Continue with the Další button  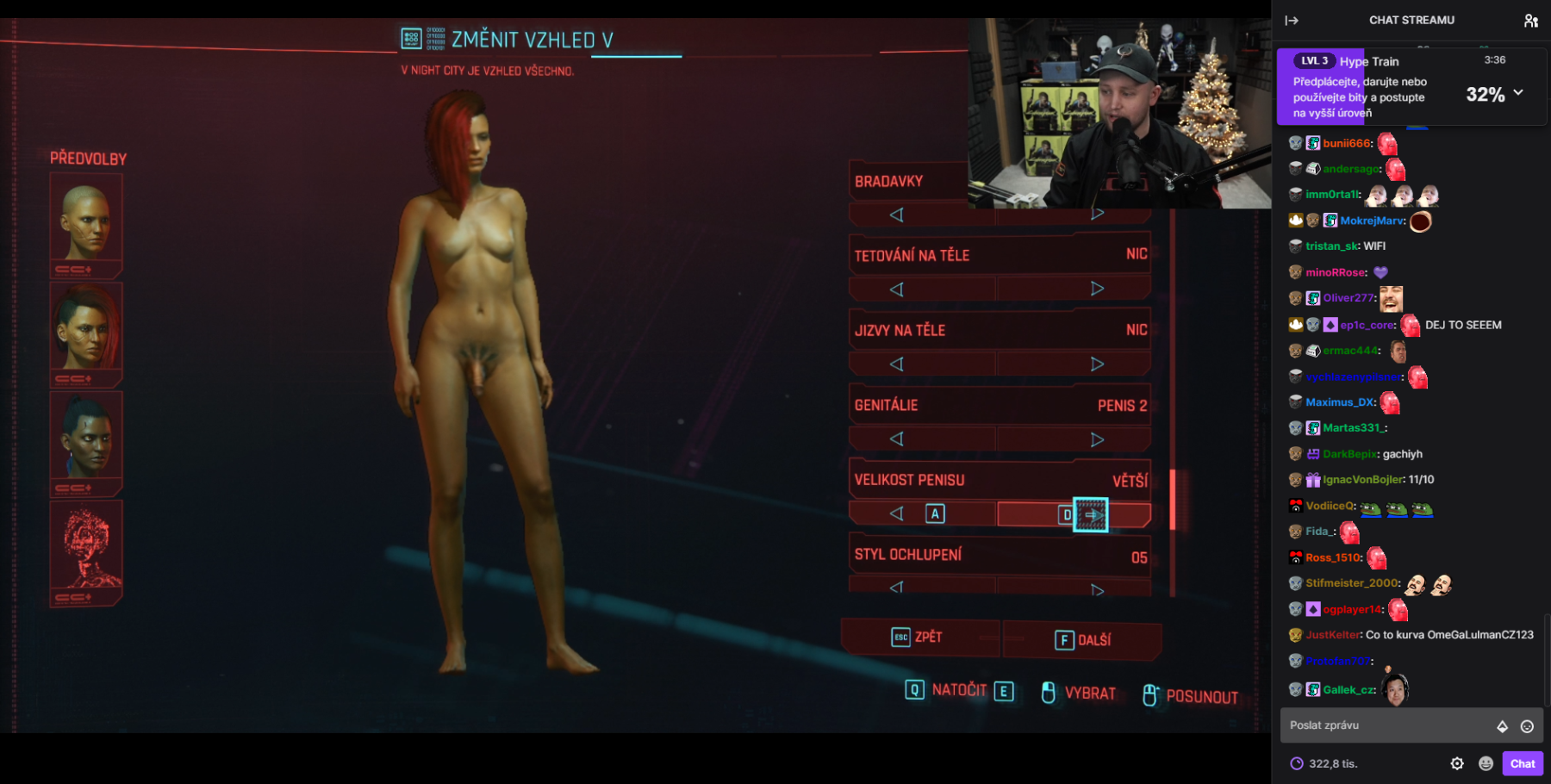[1083, 640]
